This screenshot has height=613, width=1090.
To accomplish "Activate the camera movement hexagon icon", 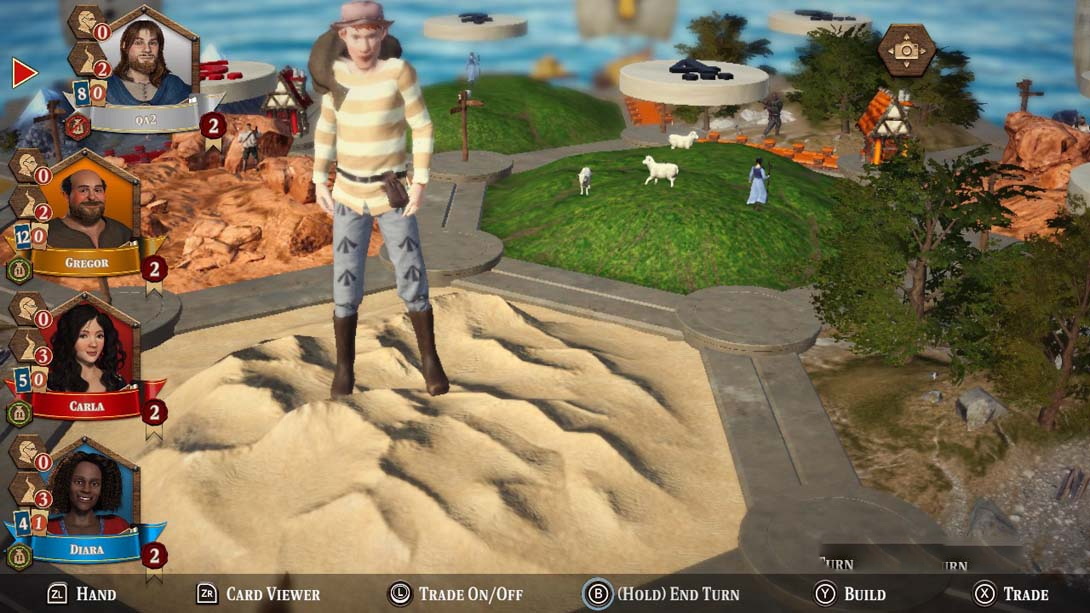I will [x=906, y=50].
